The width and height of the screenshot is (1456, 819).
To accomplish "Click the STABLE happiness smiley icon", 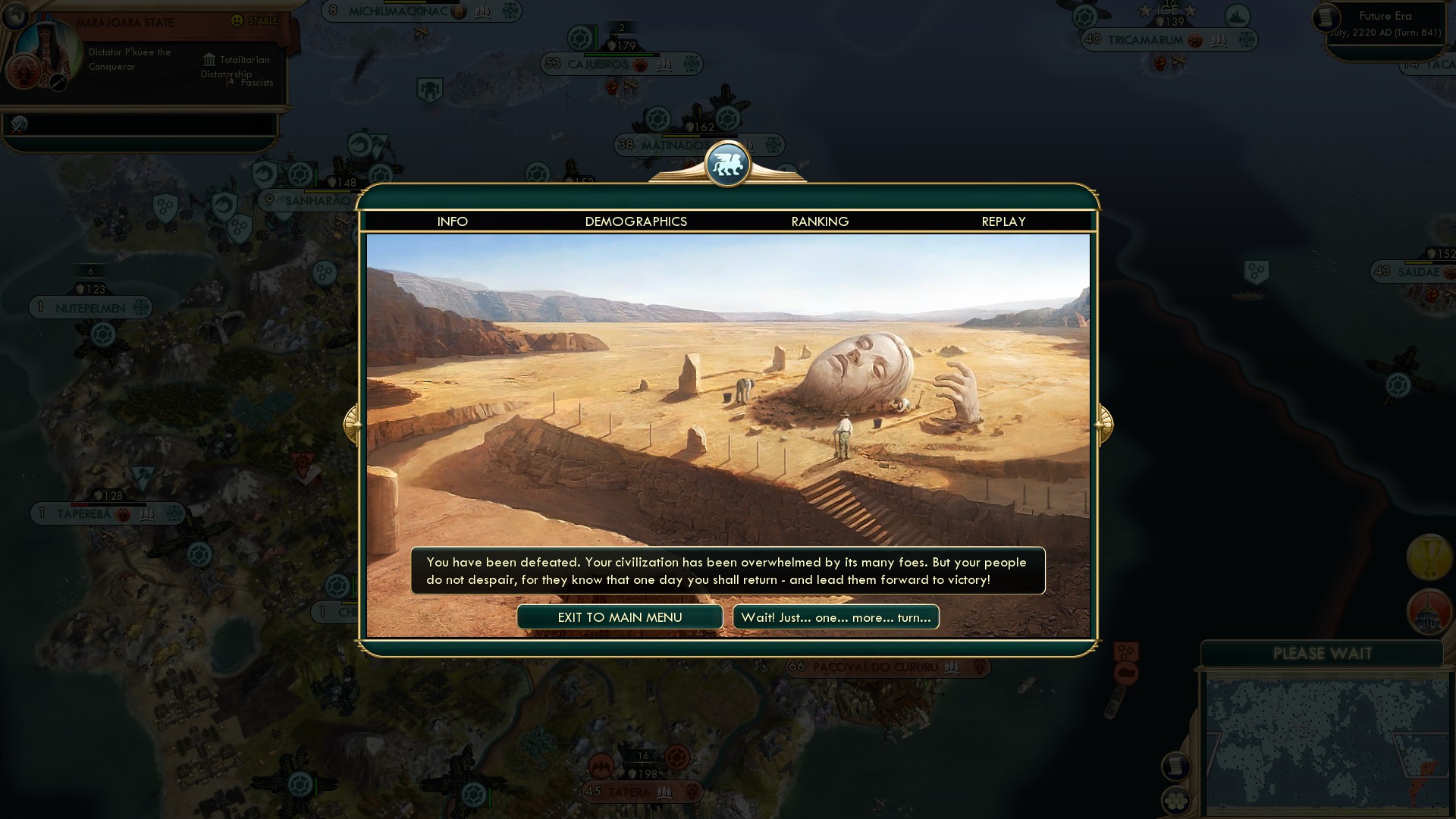I will [x=237, y=21].
